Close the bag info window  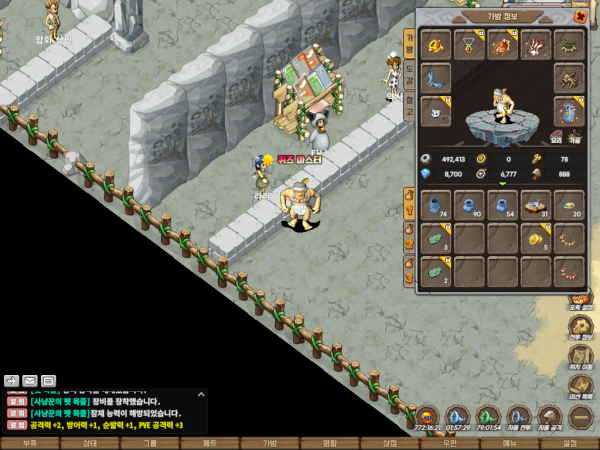pos(581,17)
